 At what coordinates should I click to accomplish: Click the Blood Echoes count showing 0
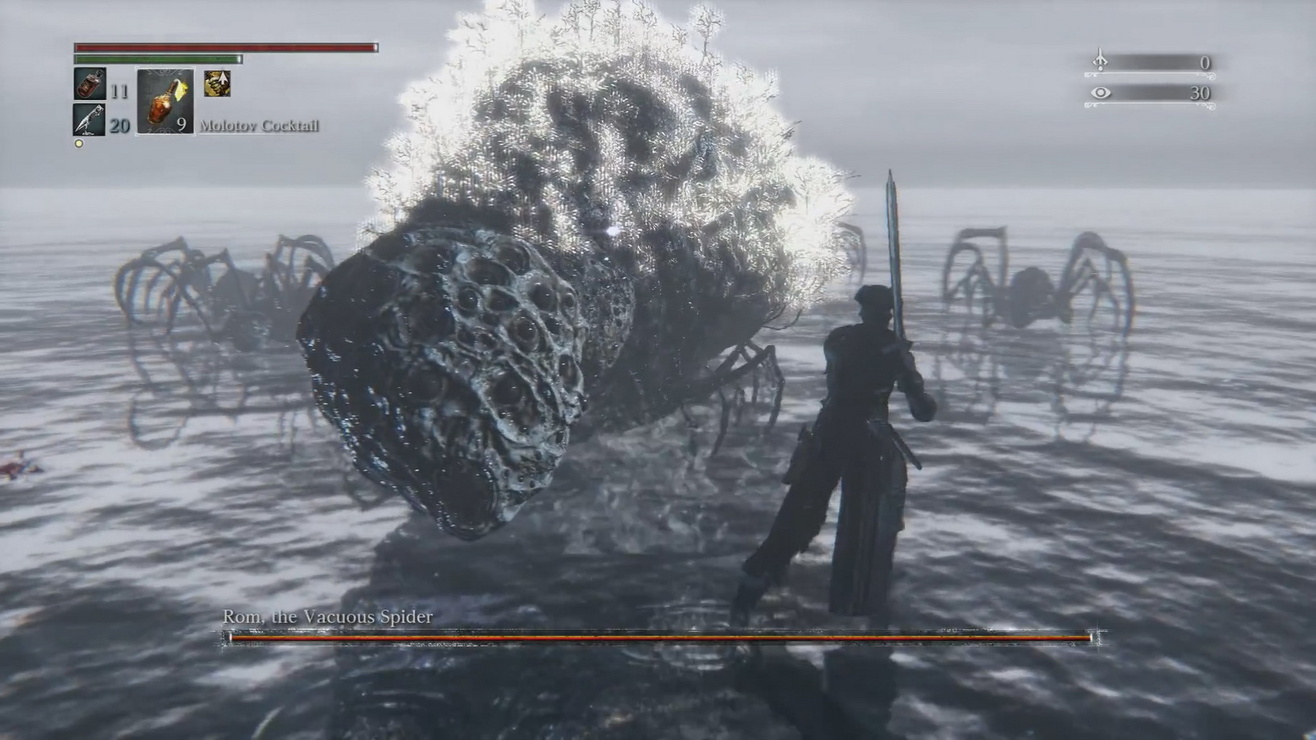[1206, 61]
